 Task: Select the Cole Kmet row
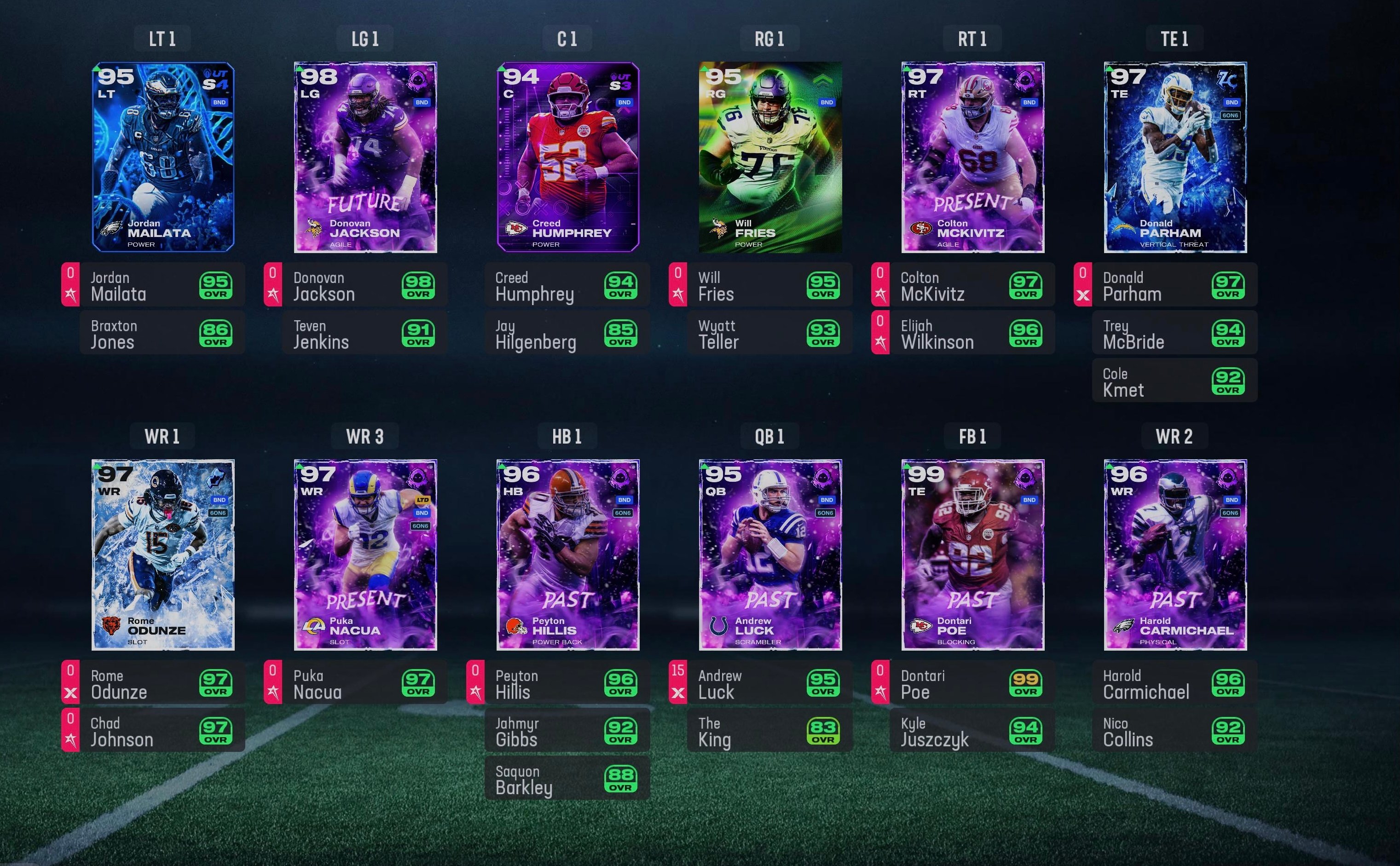point(1174,381)
